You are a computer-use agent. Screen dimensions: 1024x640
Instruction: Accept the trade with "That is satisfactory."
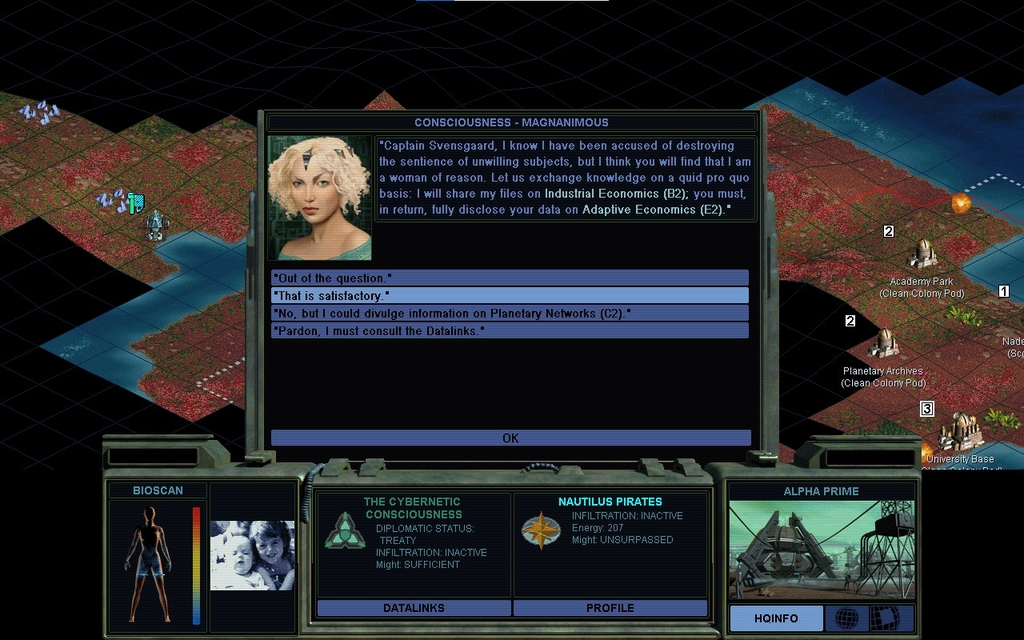point(509,296)
